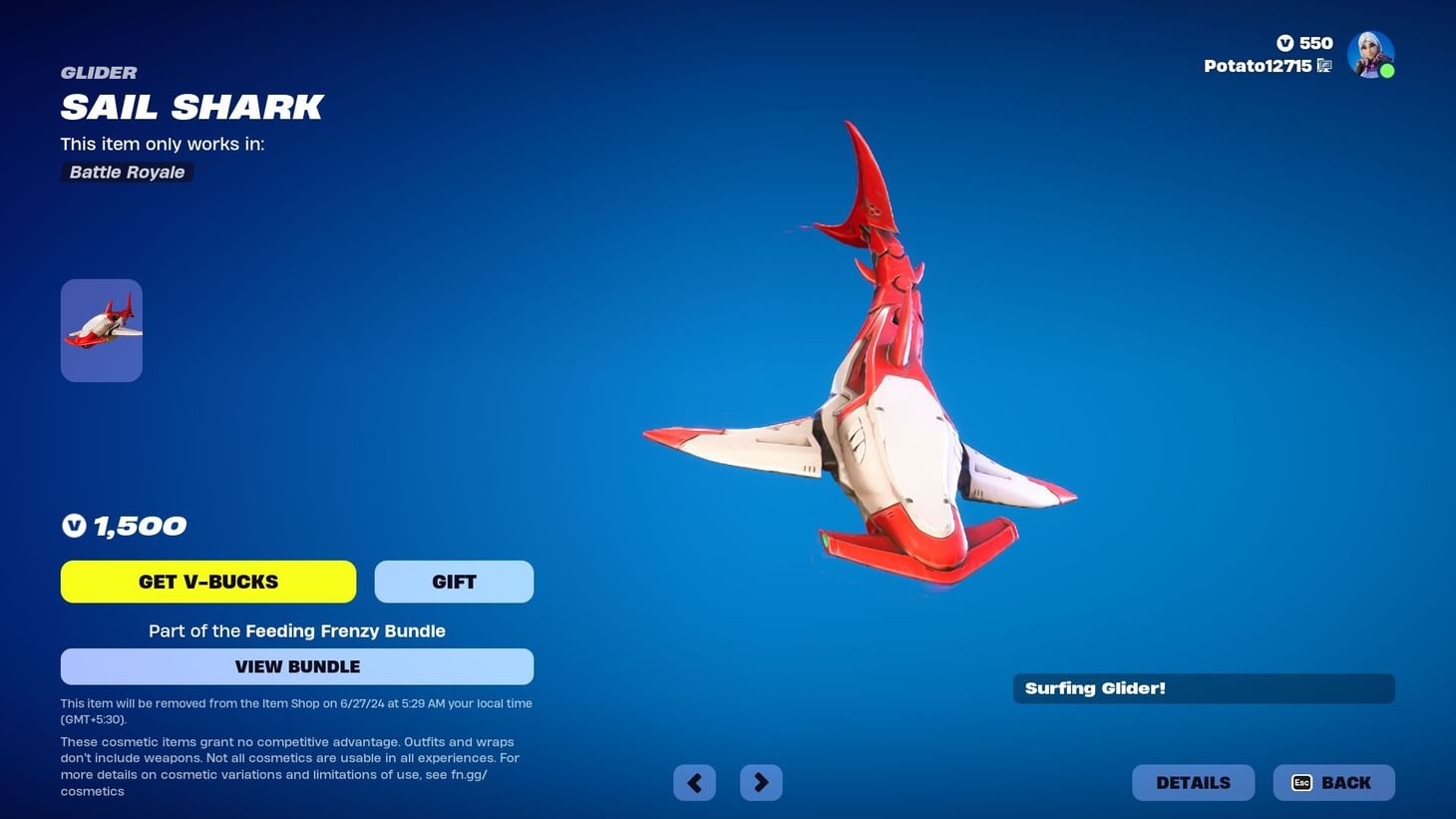Click the icon beside the Potato12715 username
Image resolution: width=1456 pixels, height=819 pixels.
tap(1324, 66)
